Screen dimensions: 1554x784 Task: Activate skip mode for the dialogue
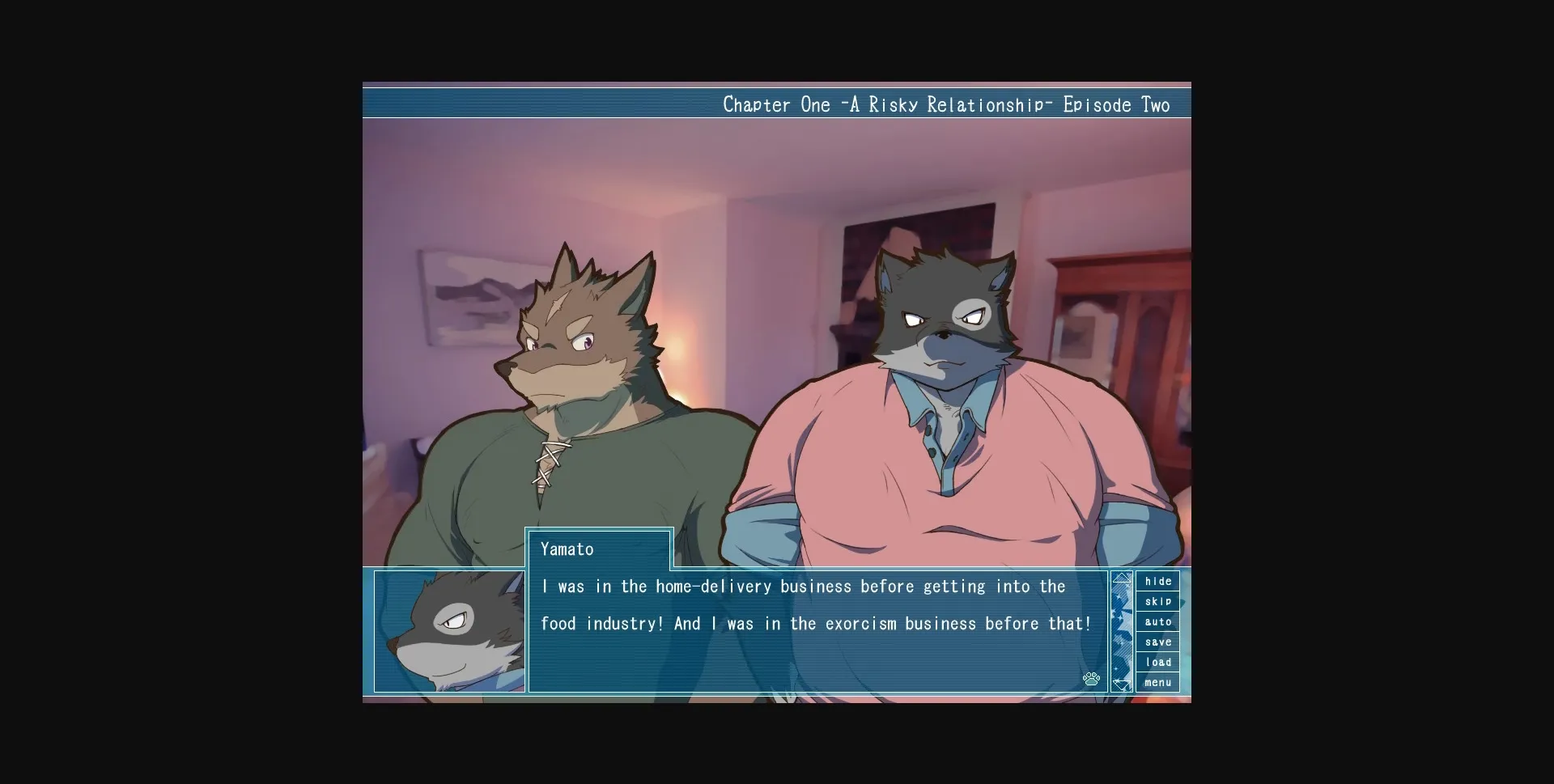(1158, 601)
